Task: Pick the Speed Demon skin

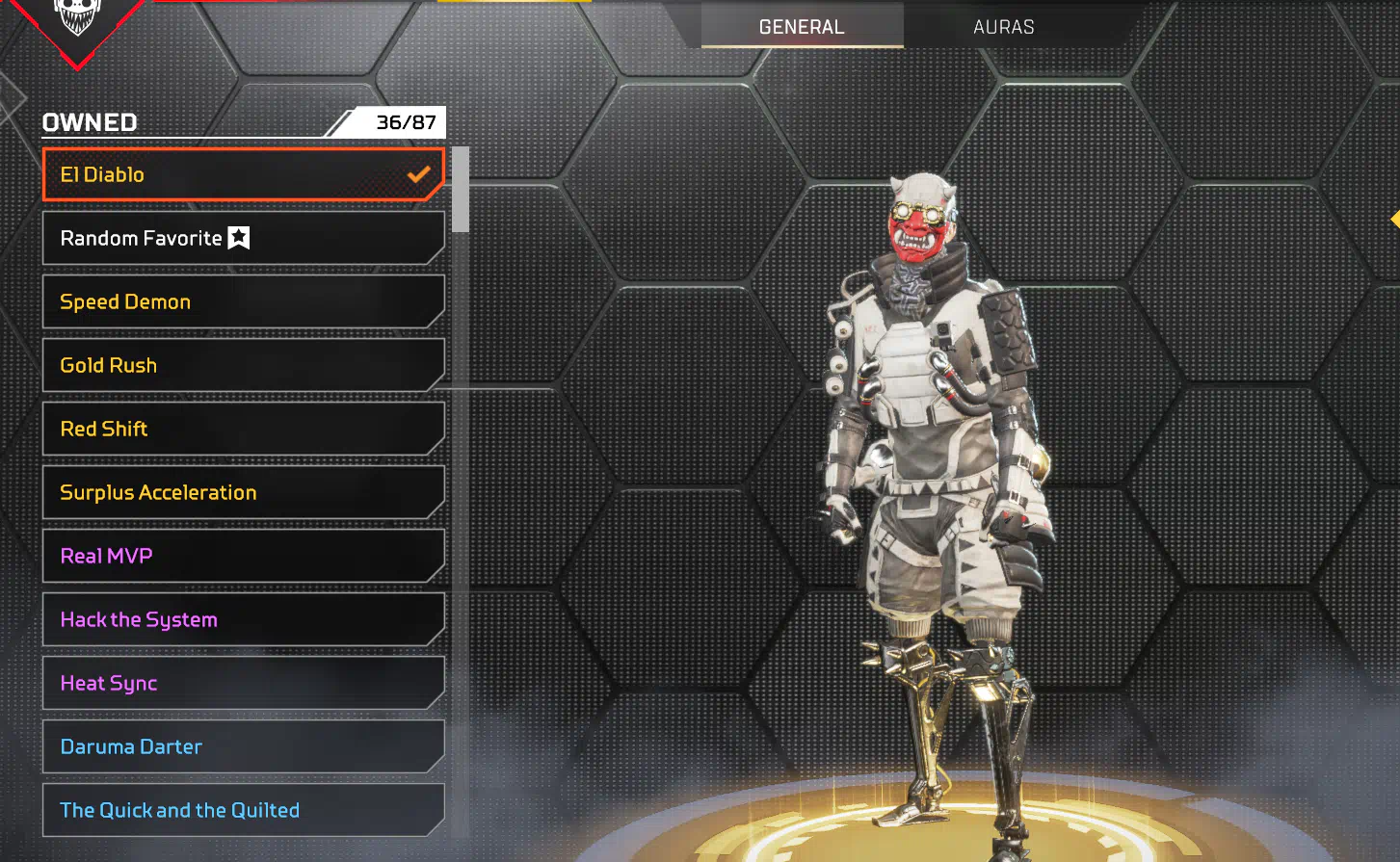Action: (243, 301)
